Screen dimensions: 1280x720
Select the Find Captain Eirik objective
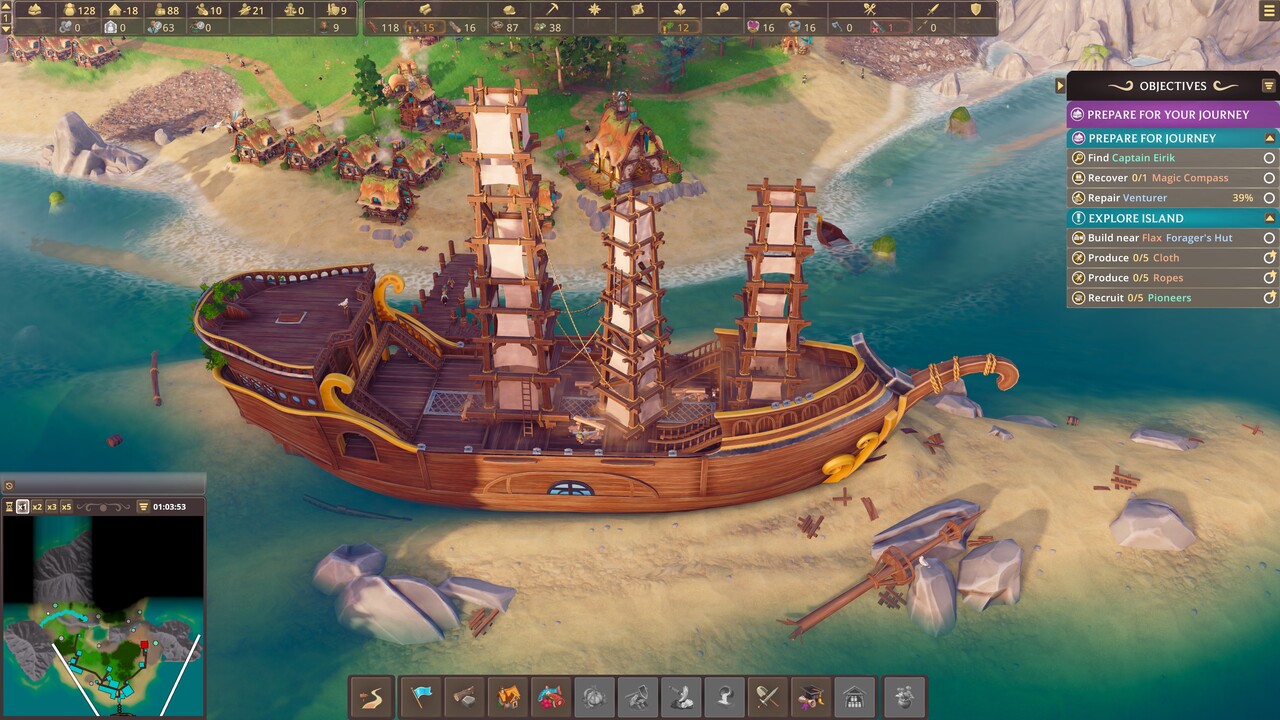click(1165, 158)
